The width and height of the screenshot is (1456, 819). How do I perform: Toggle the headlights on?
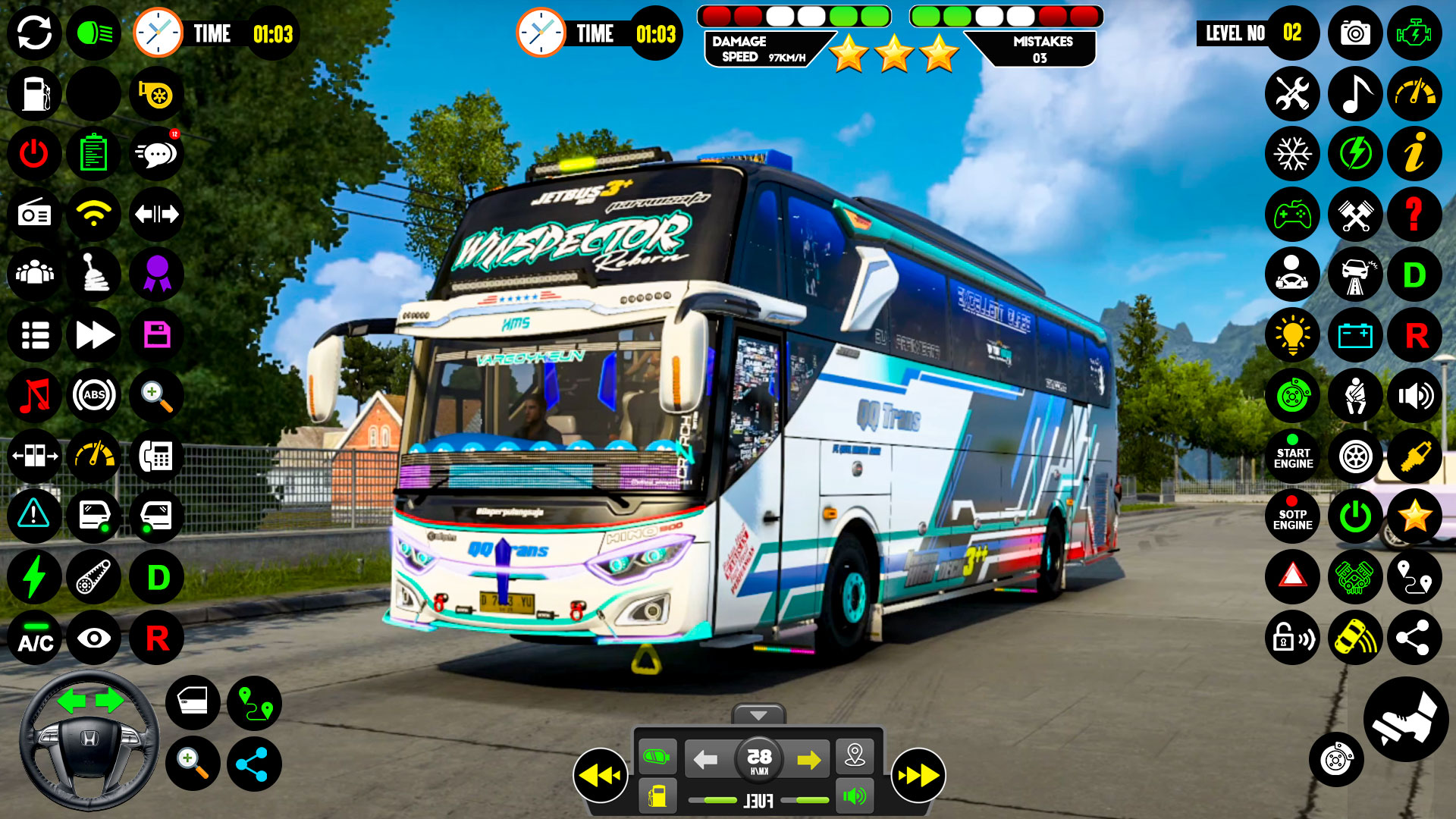pyautogui.click(x=94, y=33)
